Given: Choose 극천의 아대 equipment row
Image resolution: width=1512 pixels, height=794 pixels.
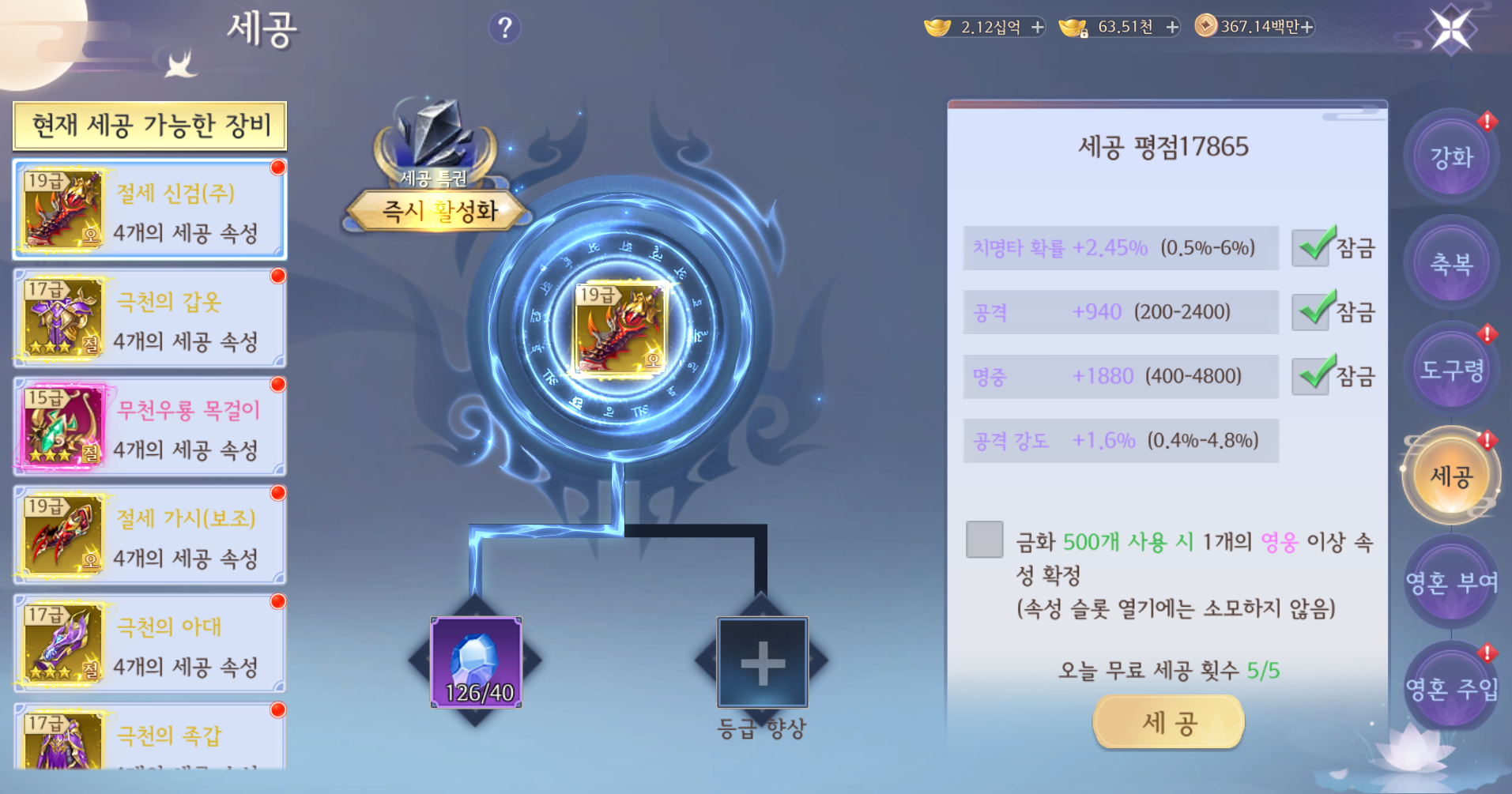Looking at the screenshot, I should point(150,644).
